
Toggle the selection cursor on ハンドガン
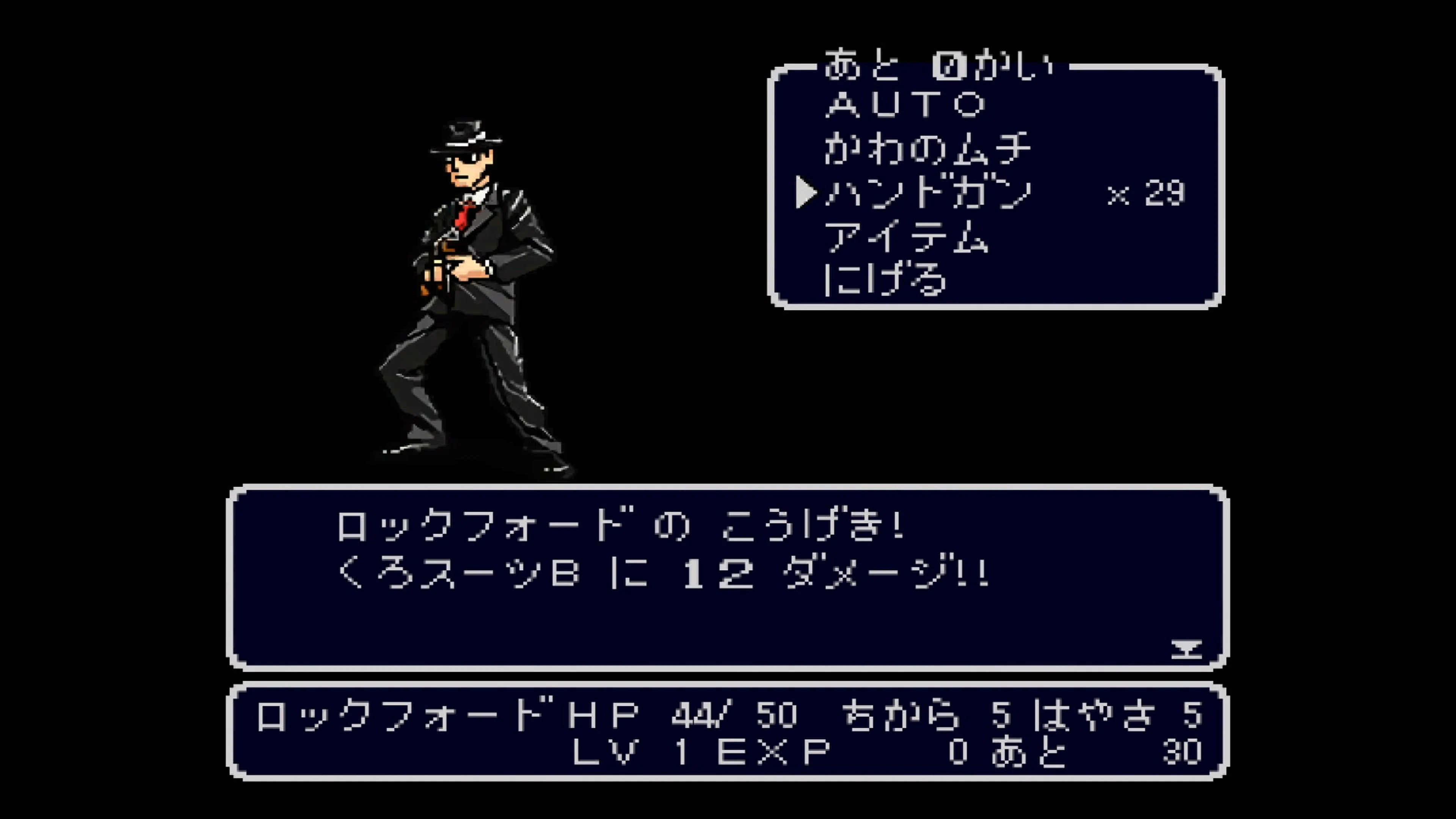click(x=805, y=192)
